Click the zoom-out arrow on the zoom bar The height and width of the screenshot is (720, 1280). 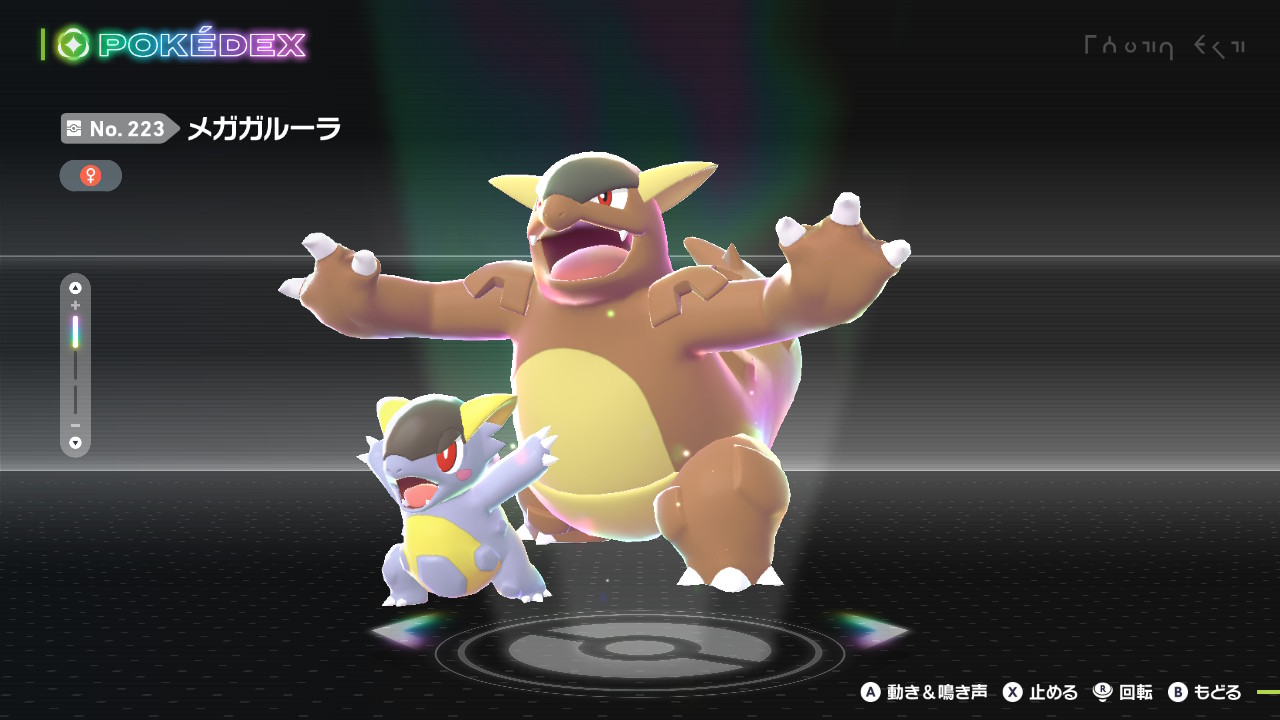pos(75,442)
